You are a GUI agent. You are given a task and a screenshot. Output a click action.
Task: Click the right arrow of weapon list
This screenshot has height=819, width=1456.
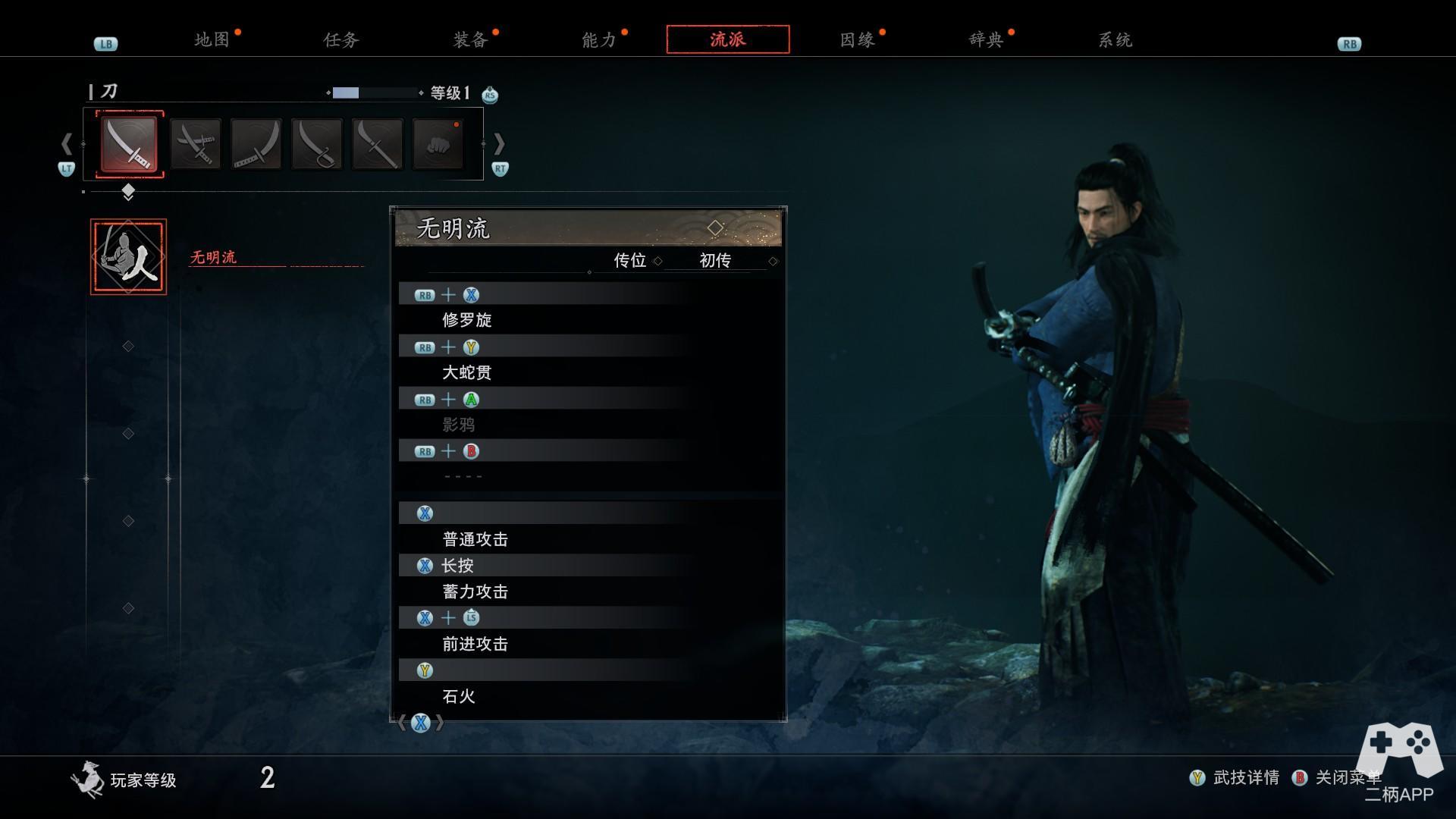[x=499, y=143]
